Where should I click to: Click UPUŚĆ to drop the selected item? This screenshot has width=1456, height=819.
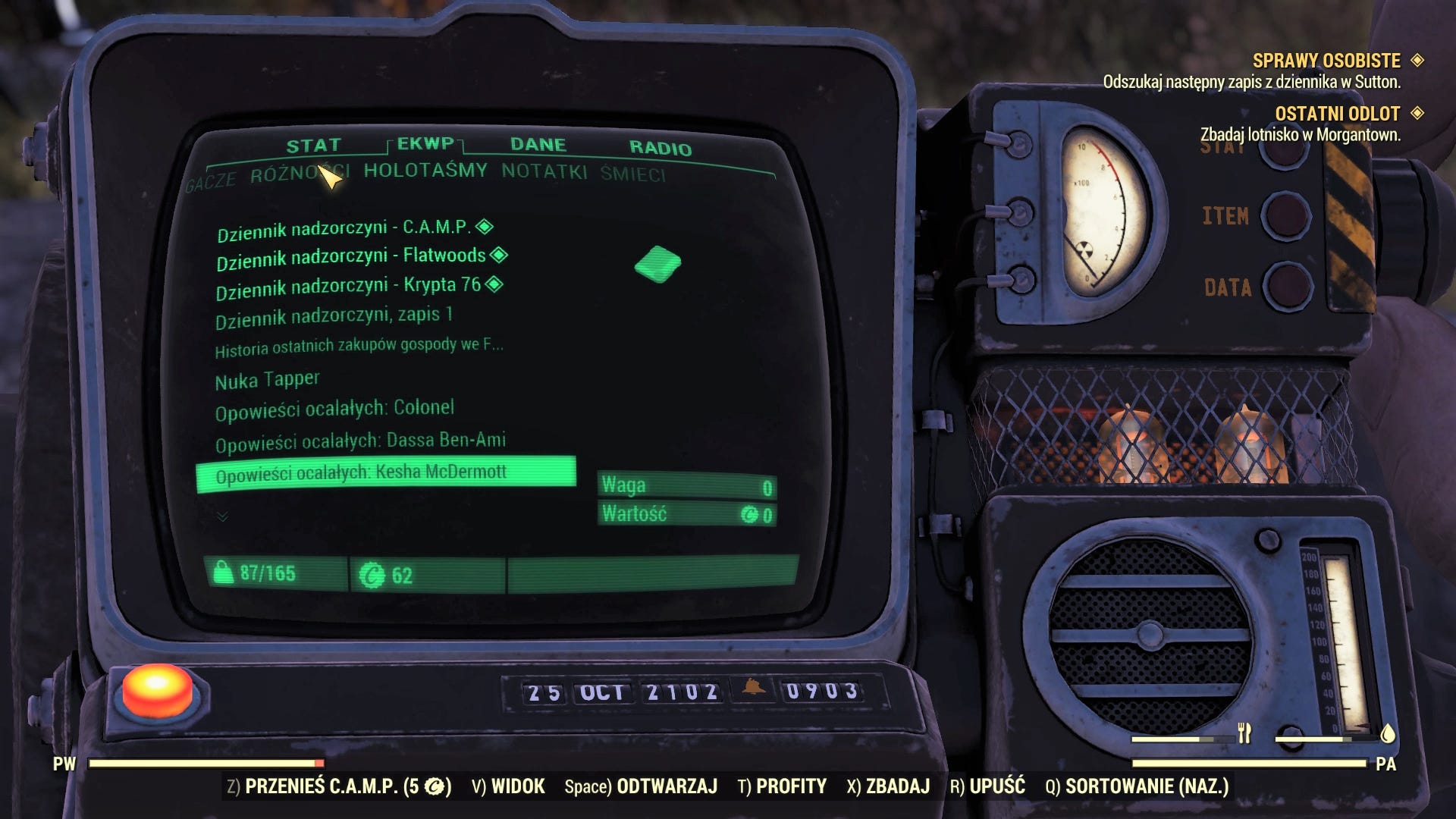(998, 787)
